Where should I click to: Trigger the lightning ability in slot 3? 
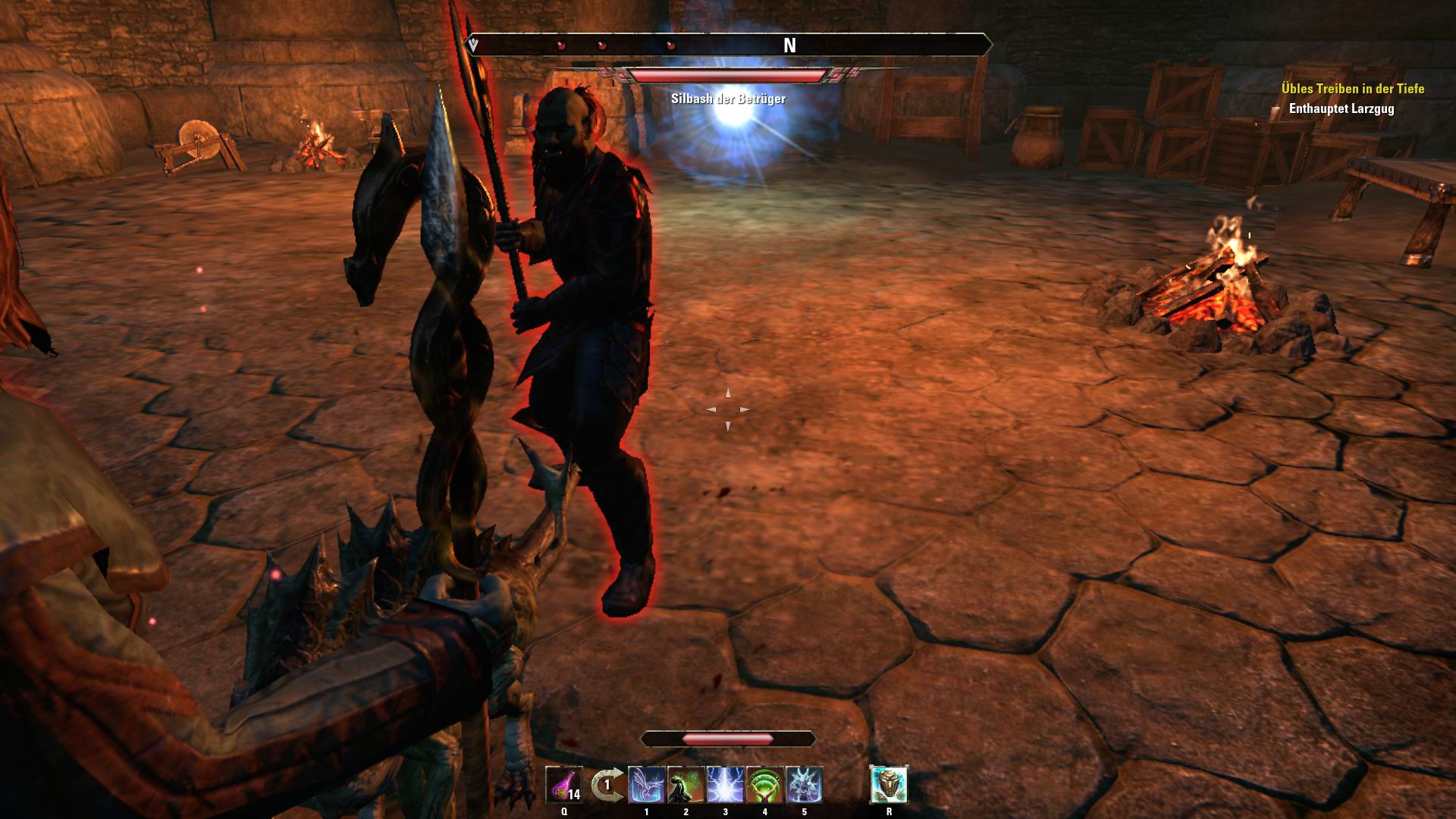pyautogui.click(x=725, y=786)
